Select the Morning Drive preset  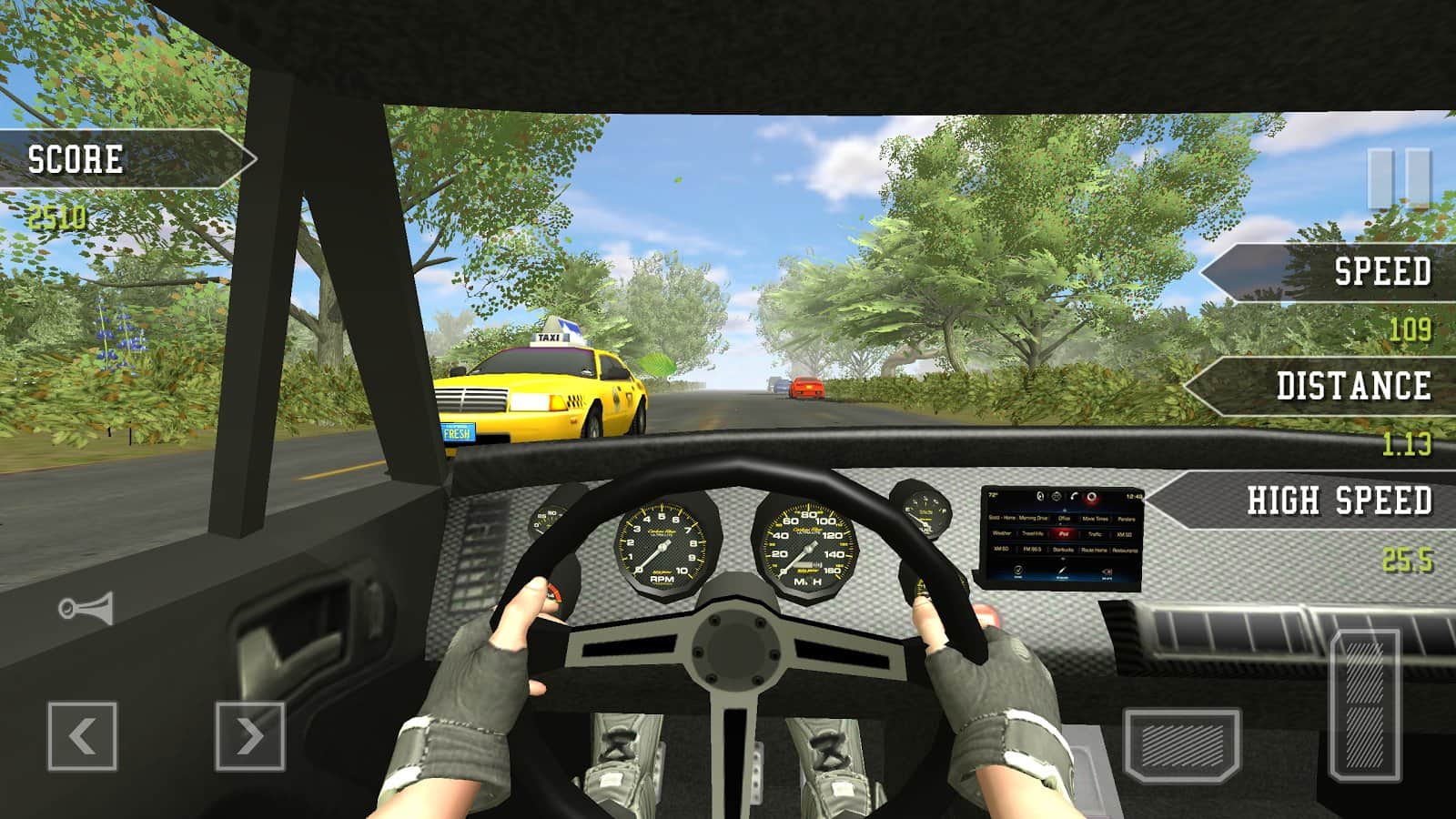(x=1033, y=518)
